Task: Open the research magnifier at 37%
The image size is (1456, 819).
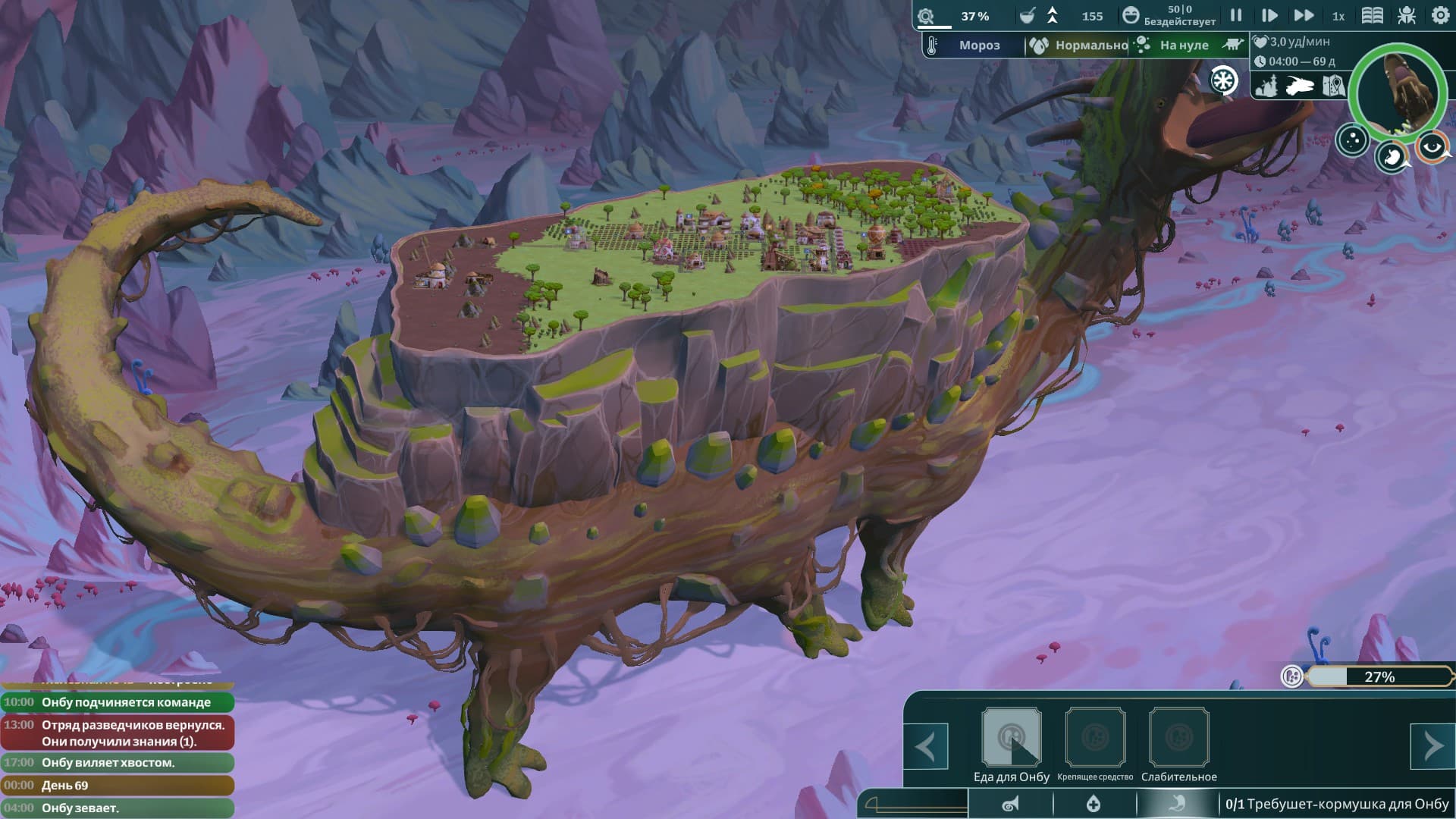Action: [926, 16]
